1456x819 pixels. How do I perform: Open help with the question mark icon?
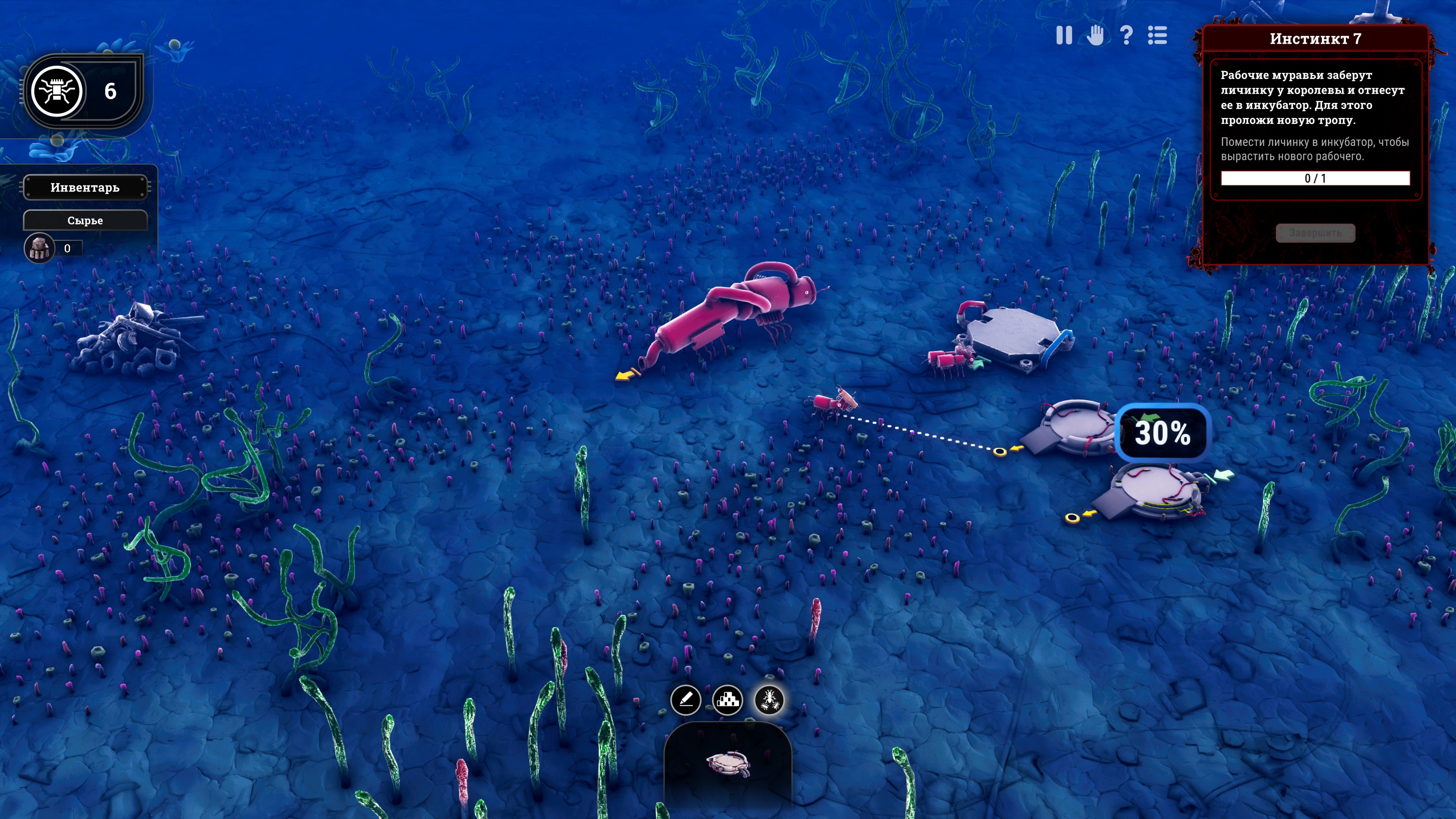1126,36
